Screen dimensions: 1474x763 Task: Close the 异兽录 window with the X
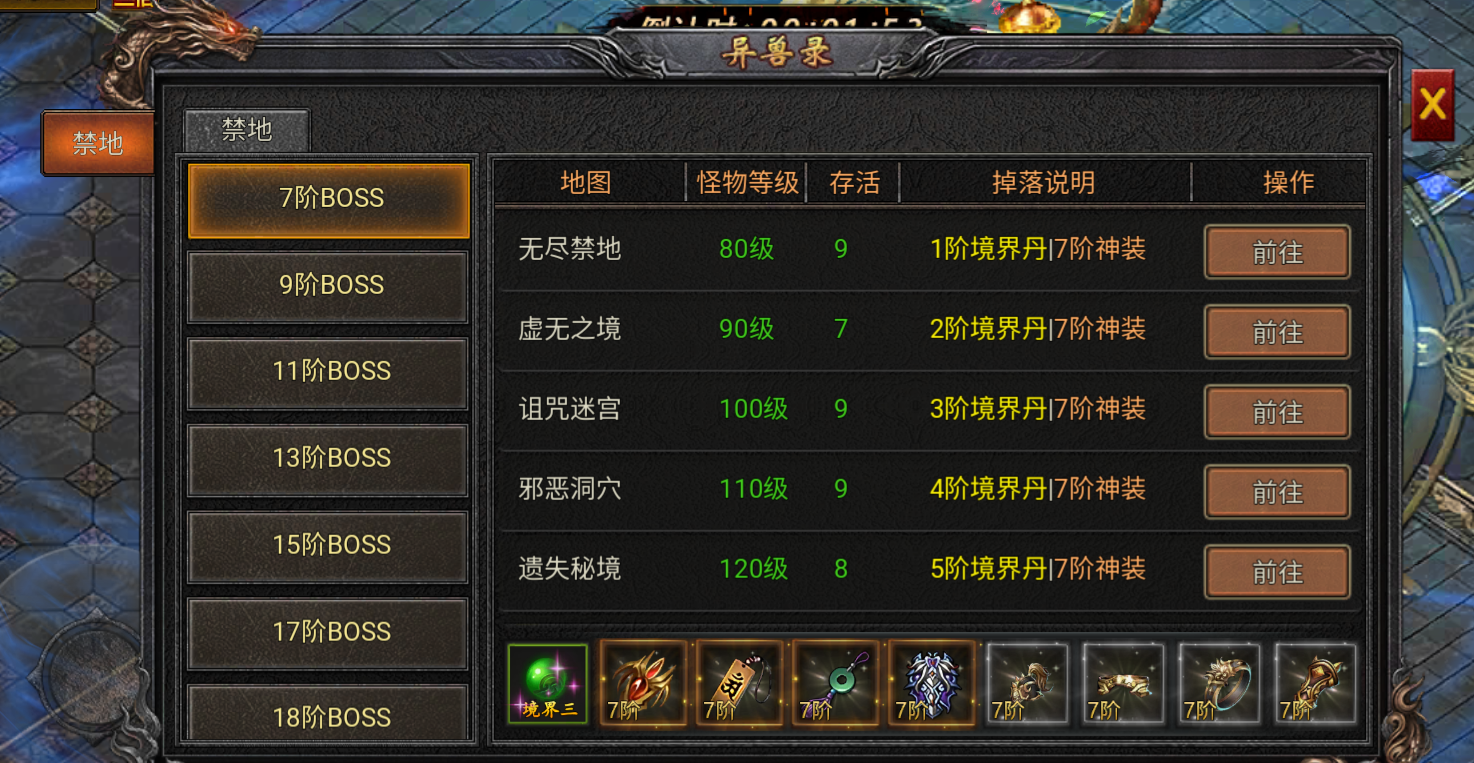[x=1434, y=103]
